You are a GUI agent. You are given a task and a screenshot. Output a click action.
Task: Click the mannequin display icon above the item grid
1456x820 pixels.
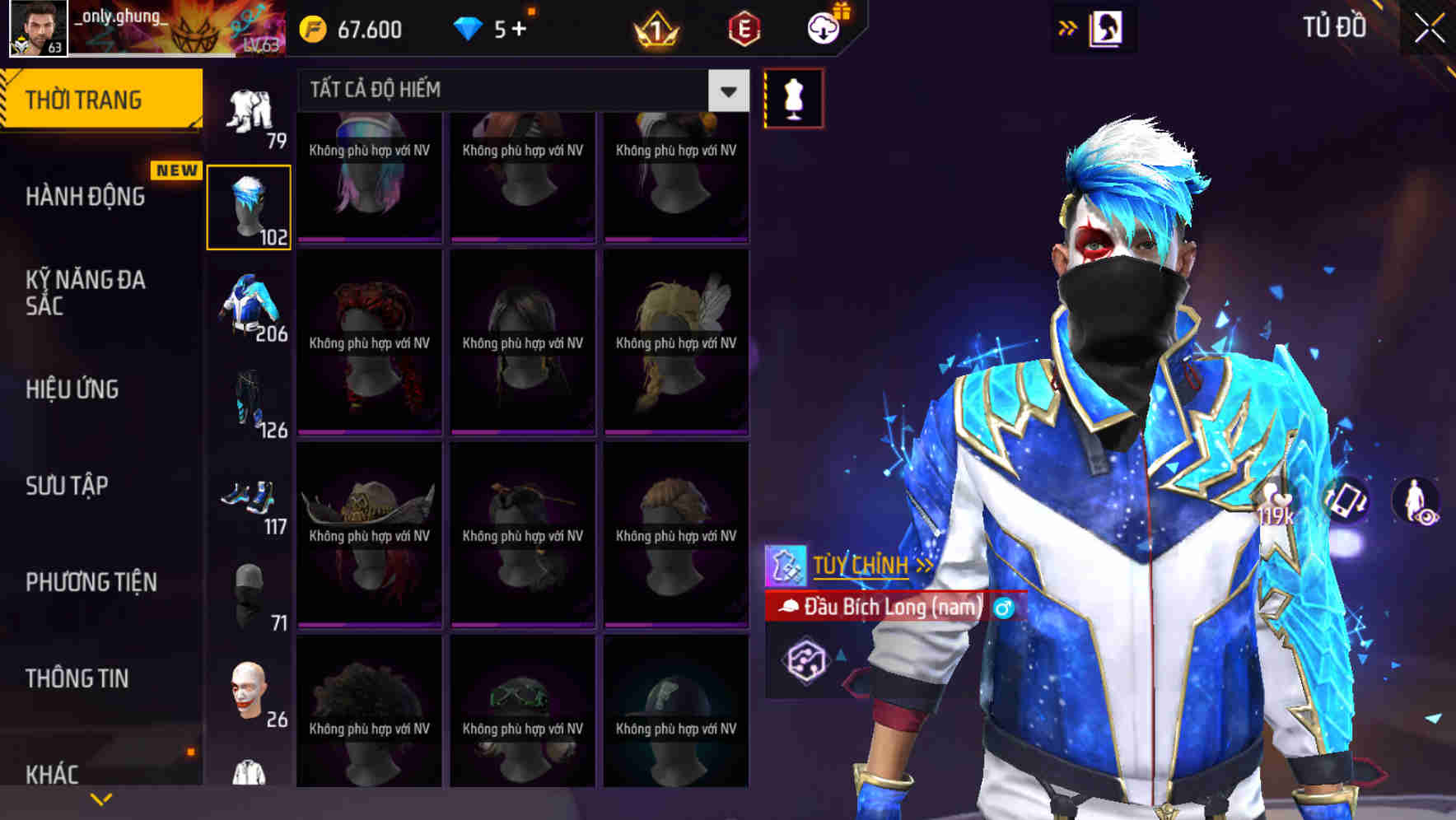[x=793, y=96]
